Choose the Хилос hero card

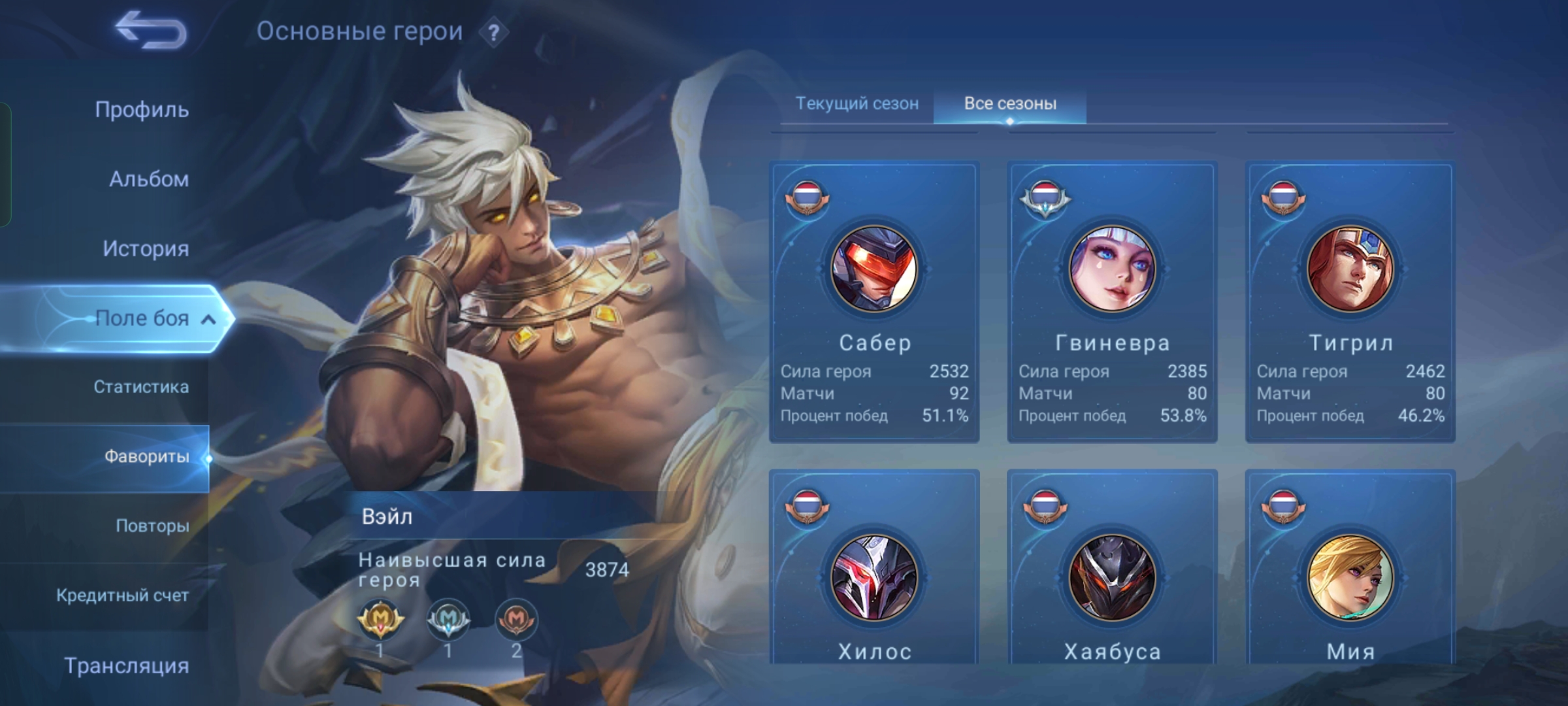coord(874,575)
